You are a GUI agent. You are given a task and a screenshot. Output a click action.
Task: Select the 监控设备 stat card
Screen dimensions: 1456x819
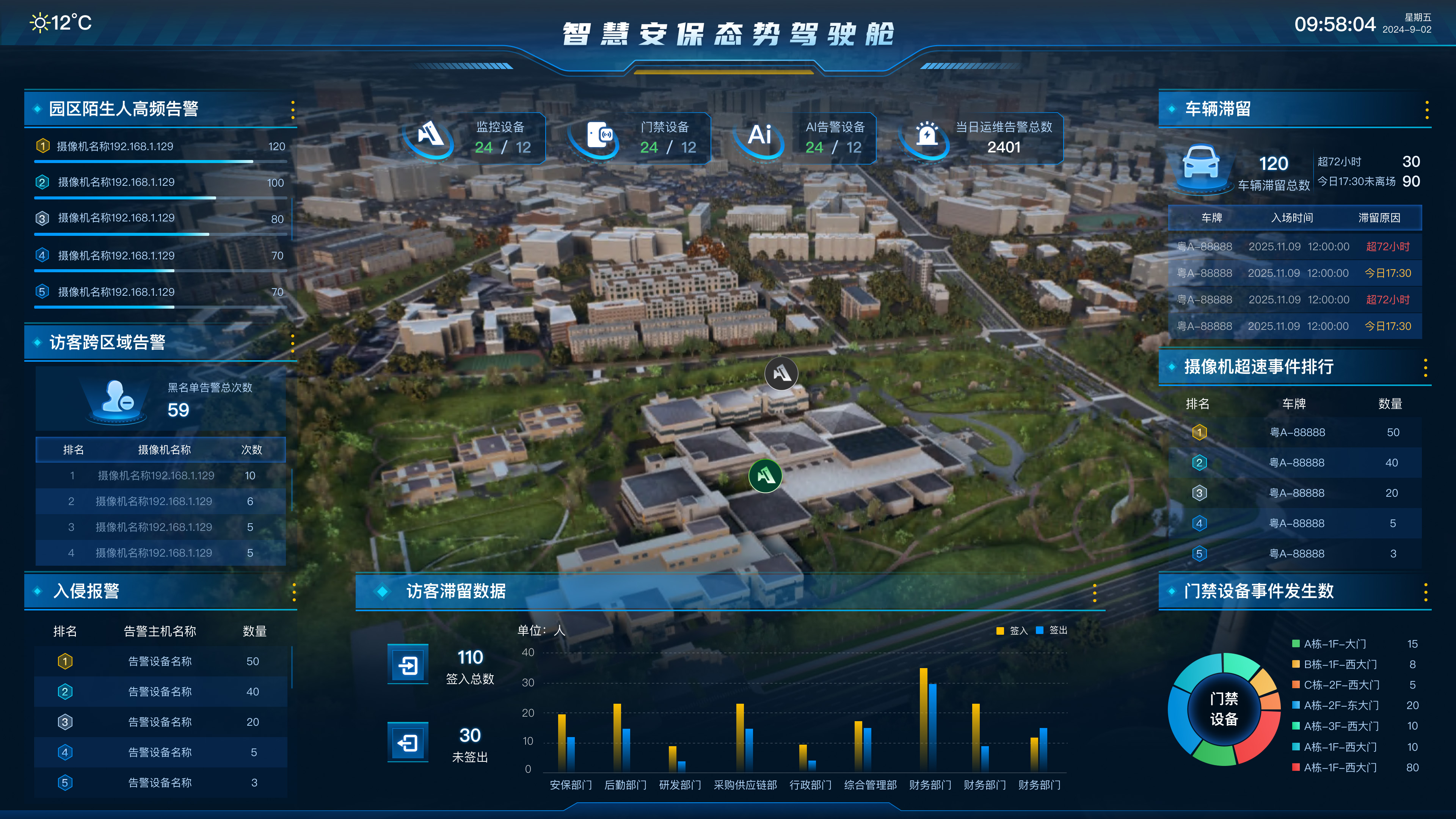point(475,138)
